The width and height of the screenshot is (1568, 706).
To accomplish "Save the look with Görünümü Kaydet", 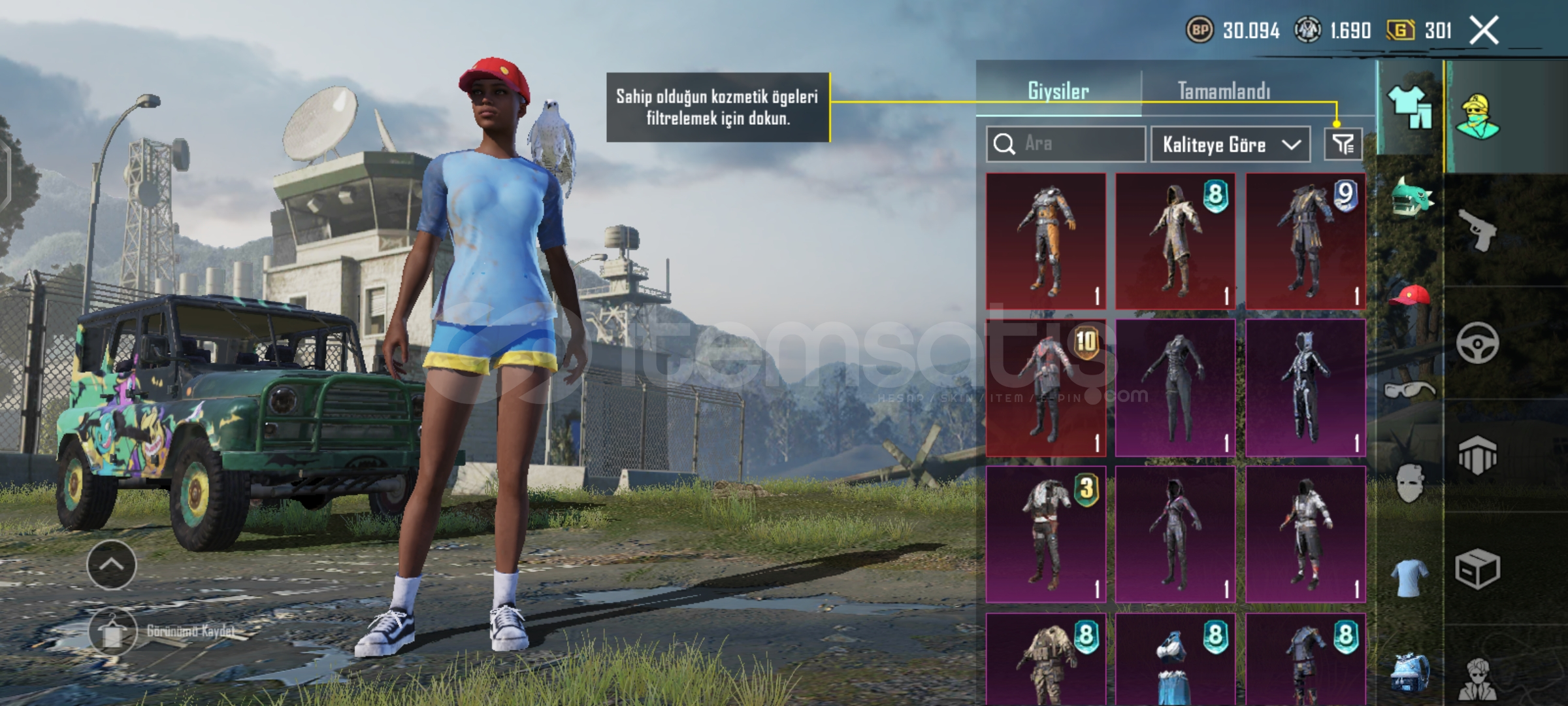I will [x=112, y=631].
